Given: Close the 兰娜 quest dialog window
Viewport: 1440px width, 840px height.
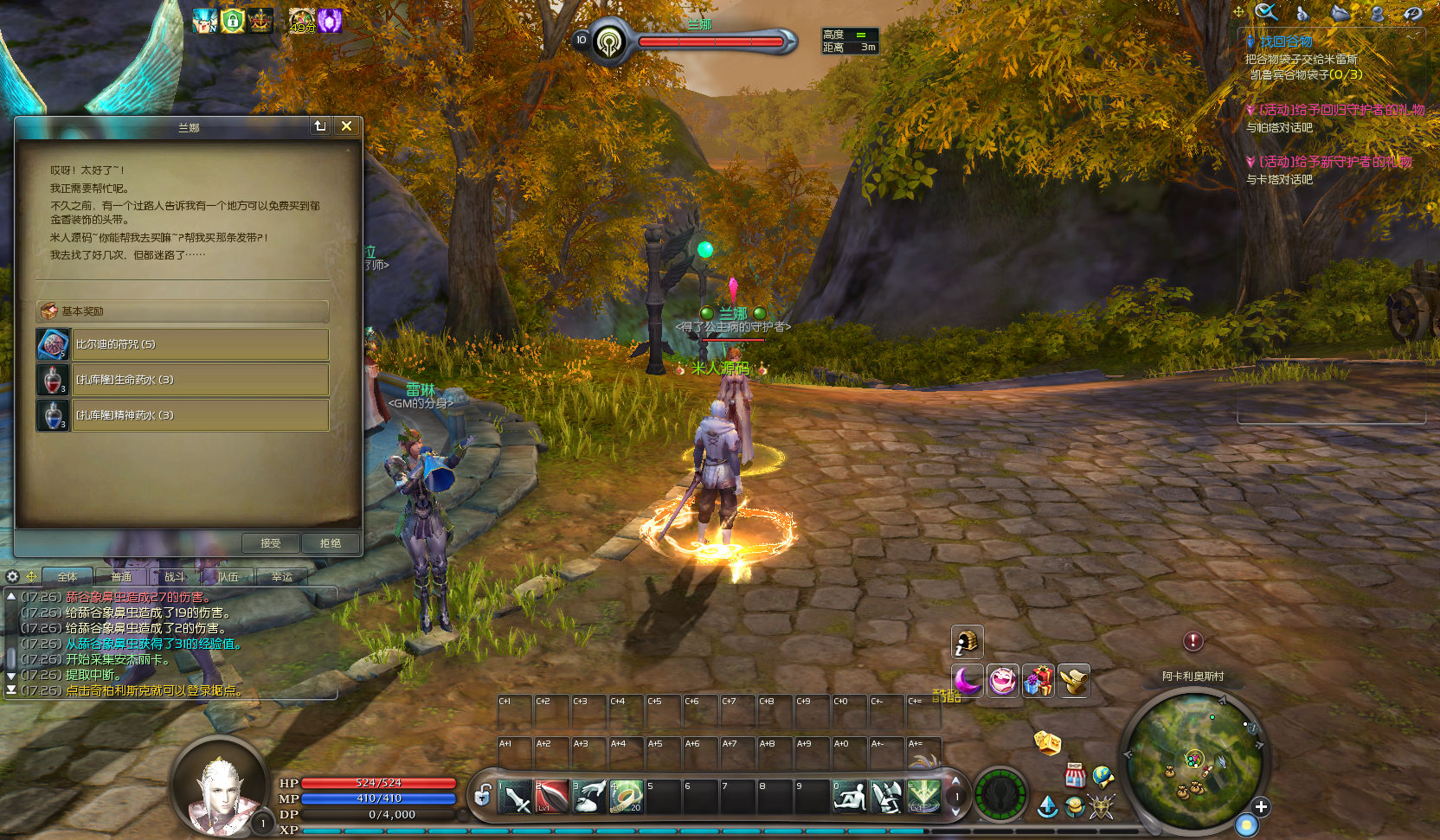Looking at the screenshot, I should point(346,126).
